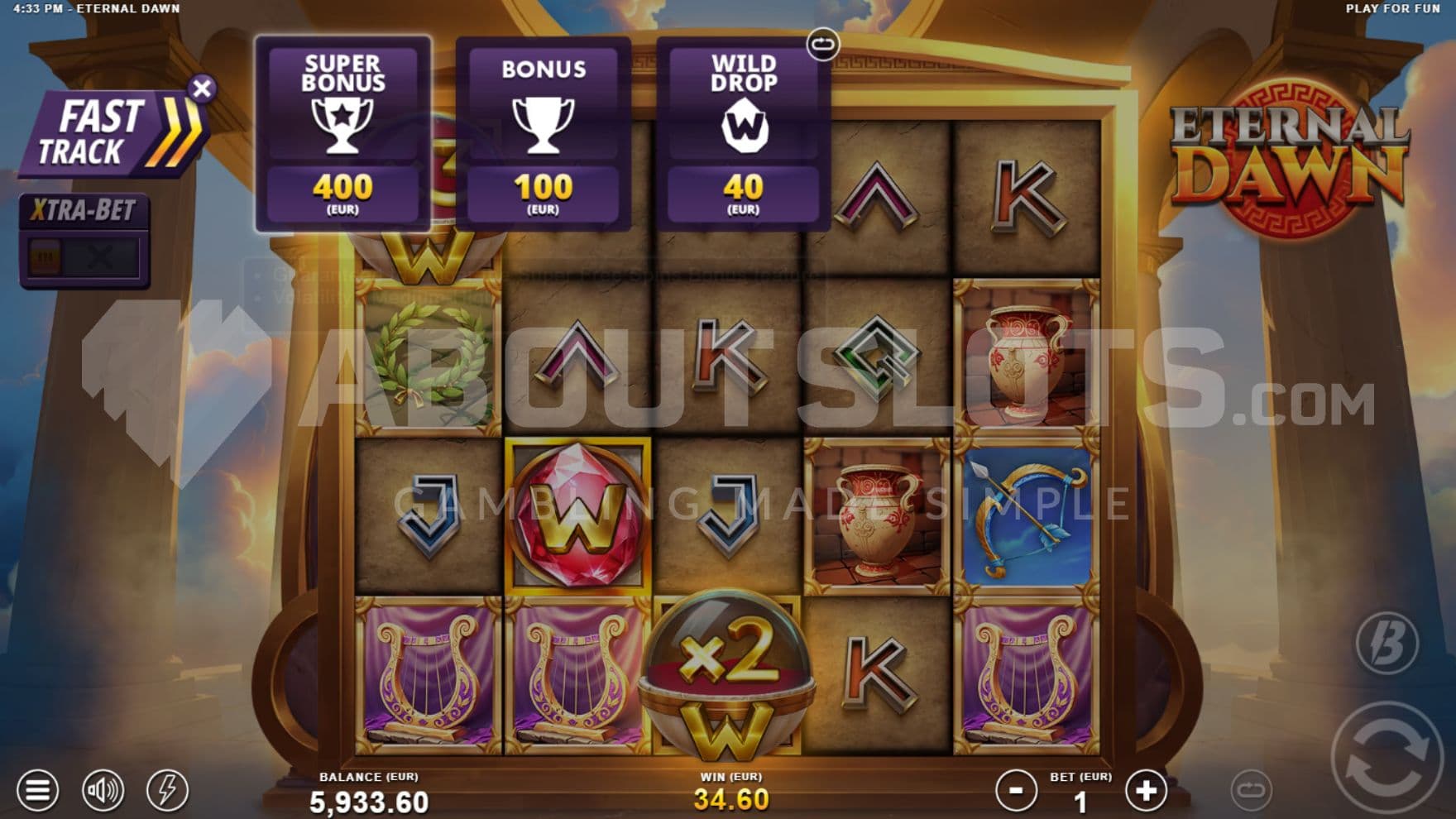The image size is (1456, 819).
Task: Open autoplay settings beside the bet
Action: pyautogui.click(x=1251, y=790)
